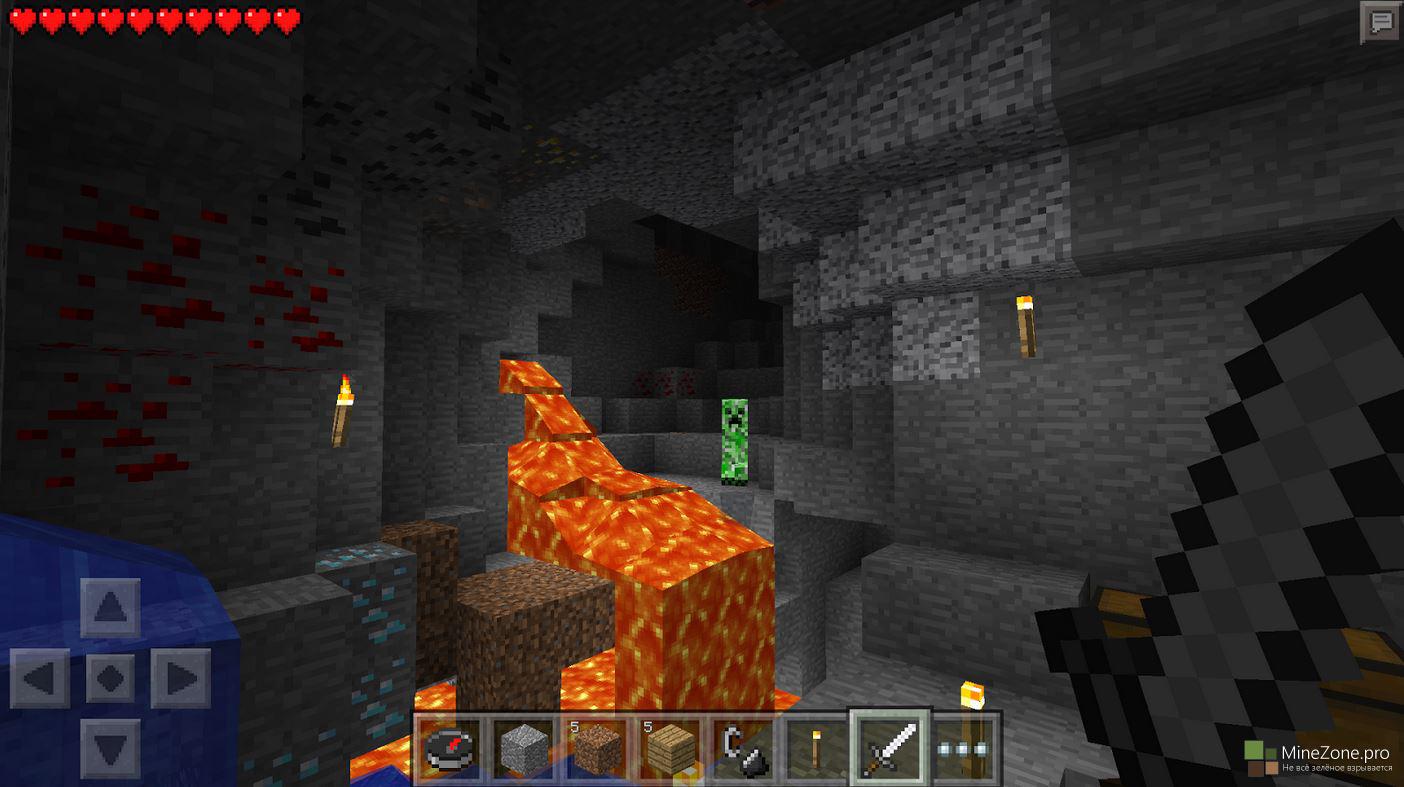This screenshot has width=1404, height=787.
Task: Tap the D-pad left arrow
Action: pyautogui.click(x=40, y=678)
